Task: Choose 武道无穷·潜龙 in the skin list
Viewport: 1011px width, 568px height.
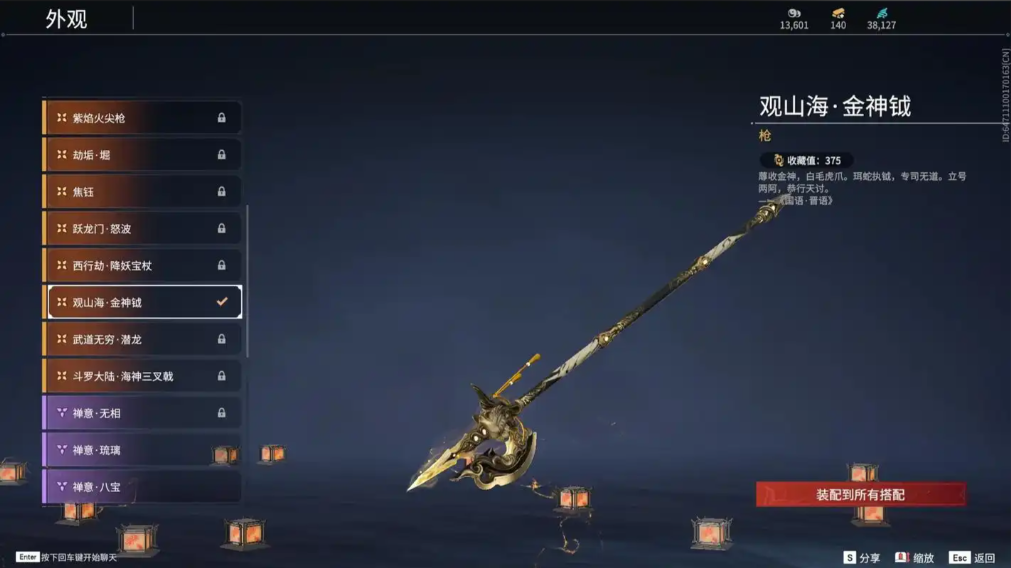Action: coord(142,340)
